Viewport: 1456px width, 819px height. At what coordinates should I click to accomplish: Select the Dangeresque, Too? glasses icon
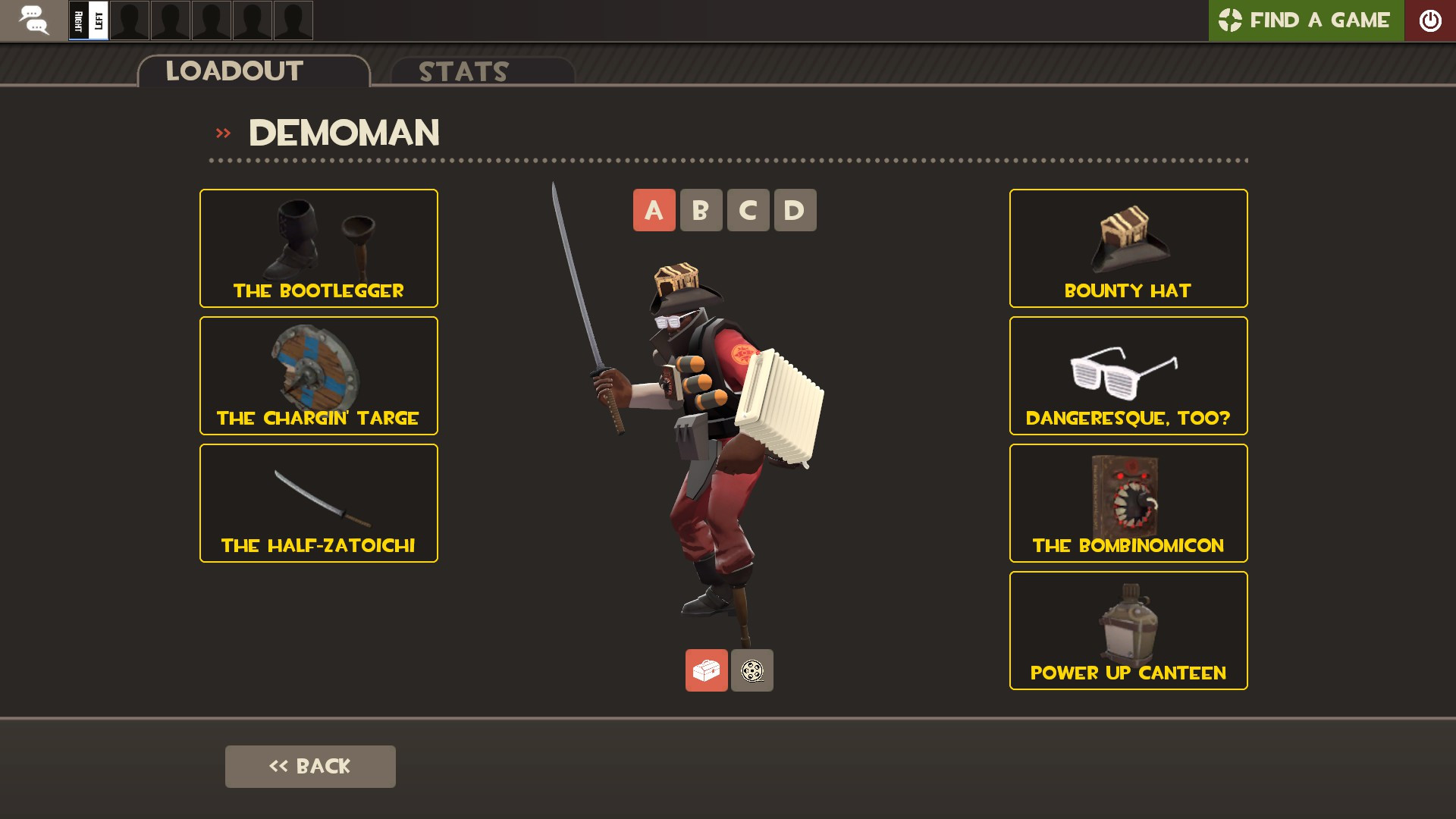point(1128,368)
